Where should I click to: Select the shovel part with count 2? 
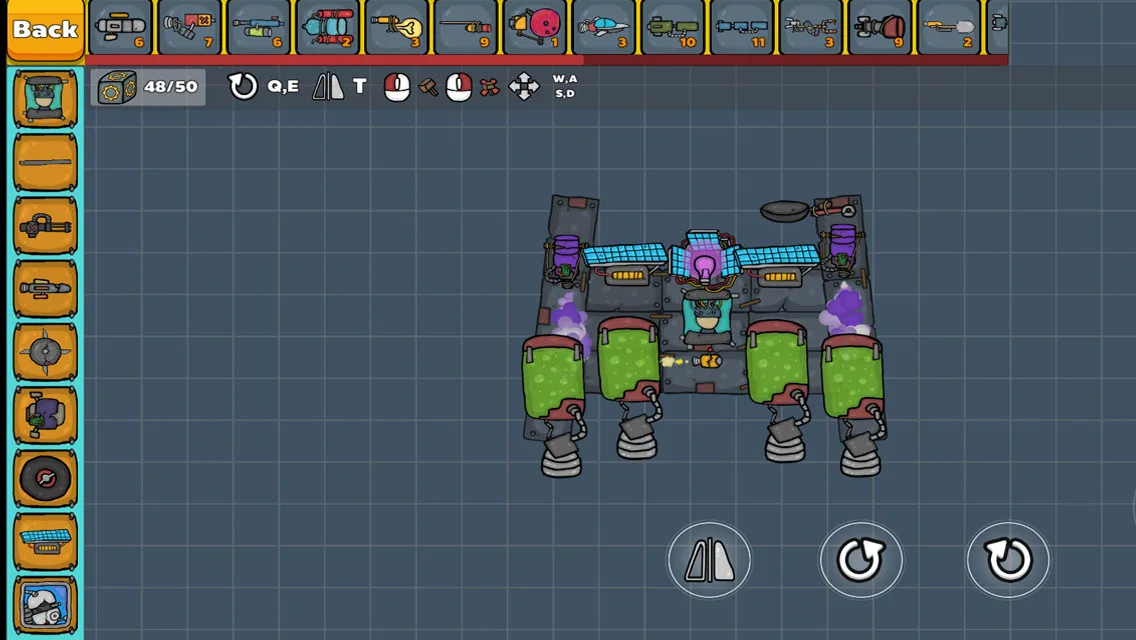click(x=949, y=28)
